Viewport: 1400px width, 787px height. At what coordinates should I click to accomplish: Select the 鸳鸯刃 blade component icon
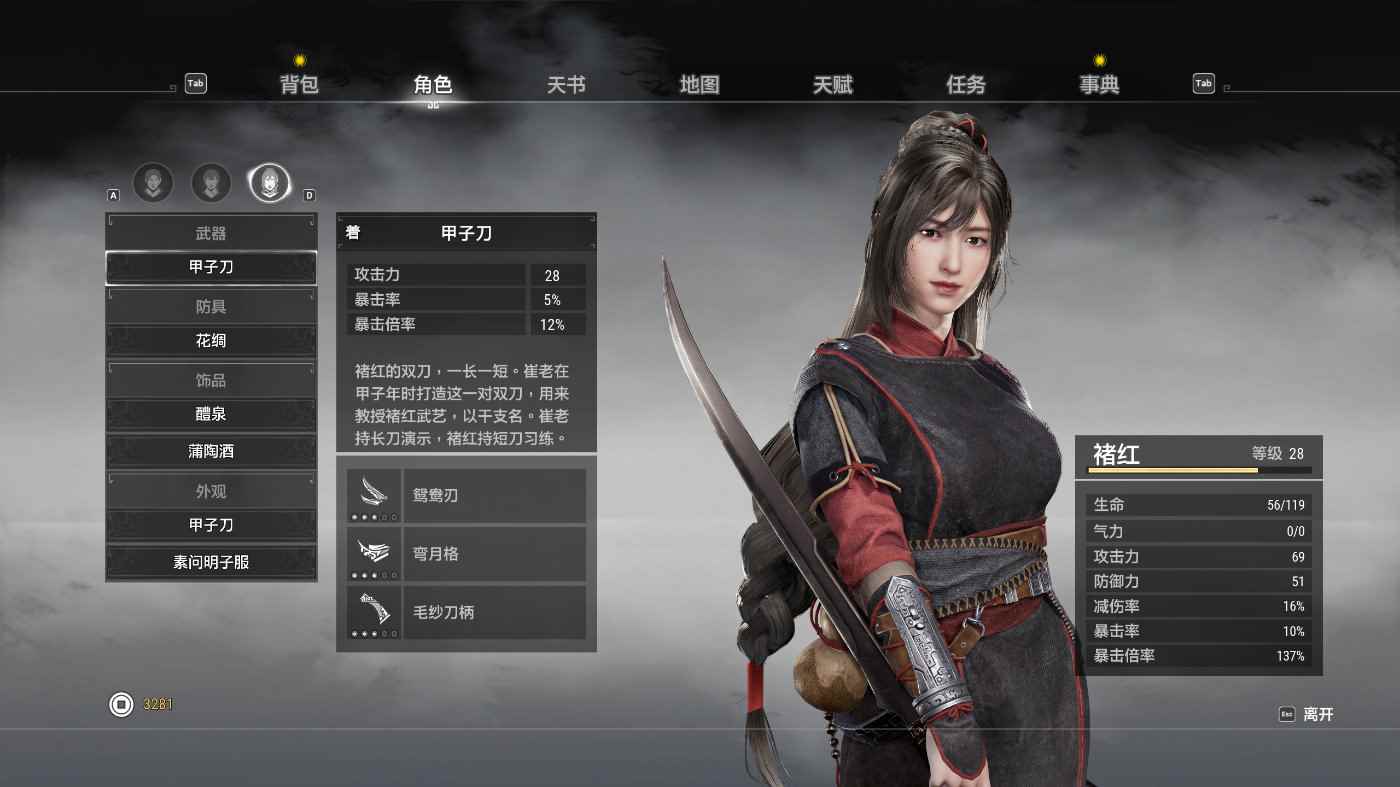pyautogui.click(x=374, y=494)
